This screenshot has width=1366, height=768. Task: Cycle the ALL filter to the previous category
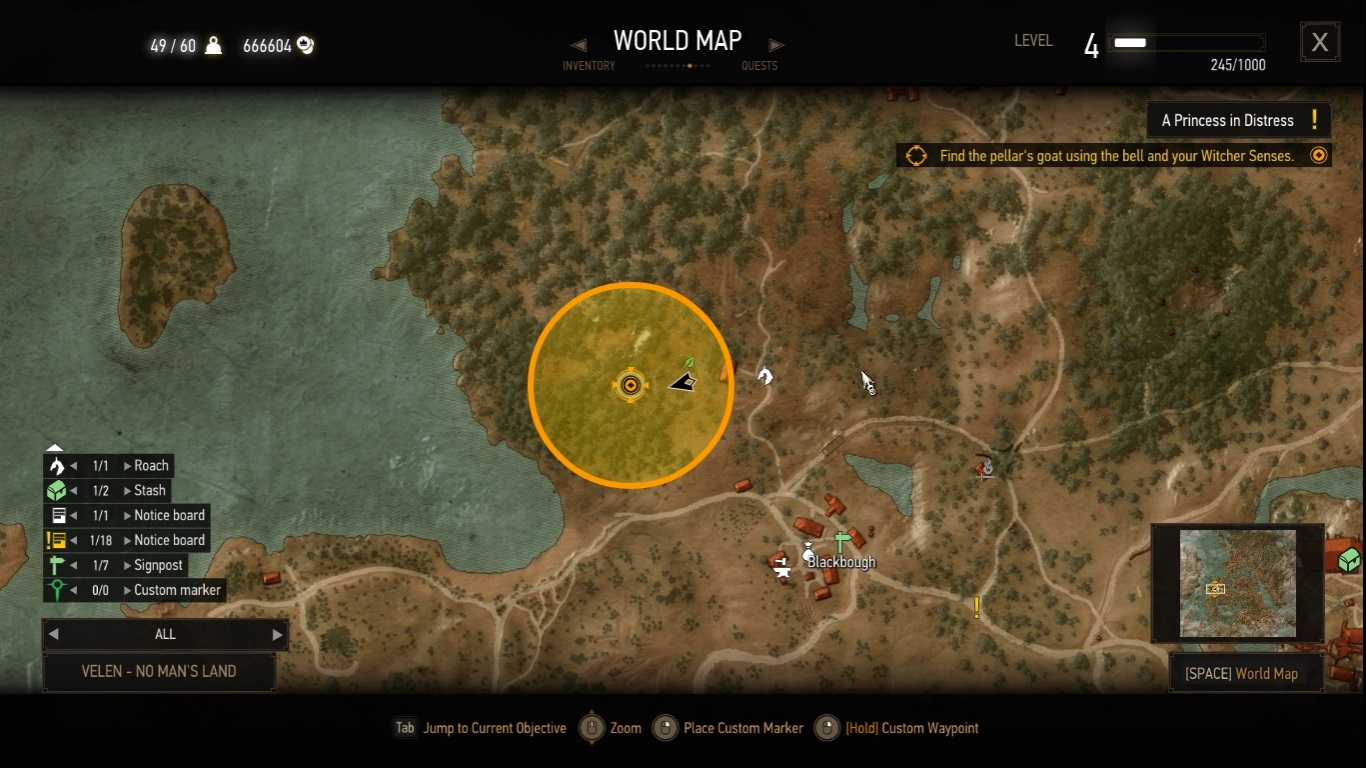pyautogui.click(x=54, y=634)
